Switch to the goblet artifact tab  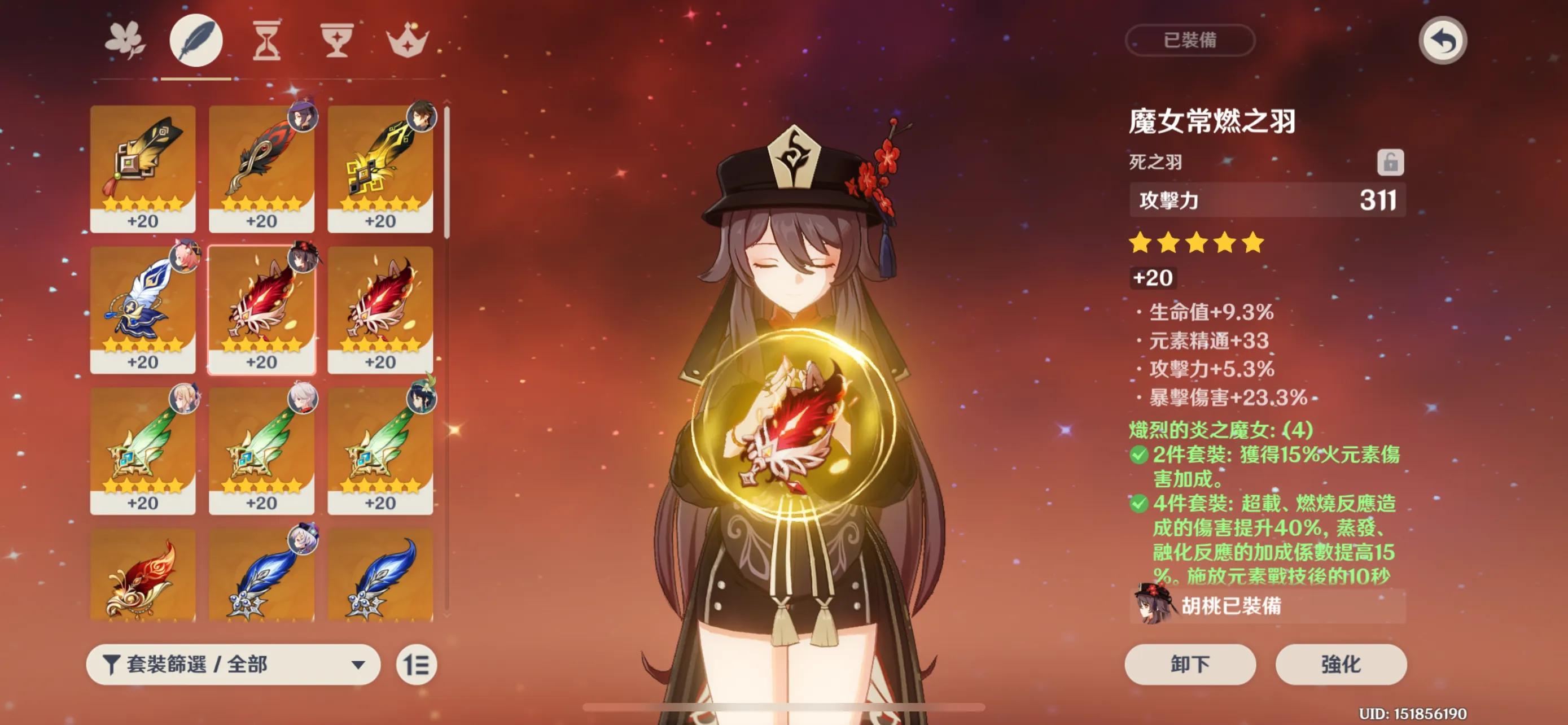point(336,41)
